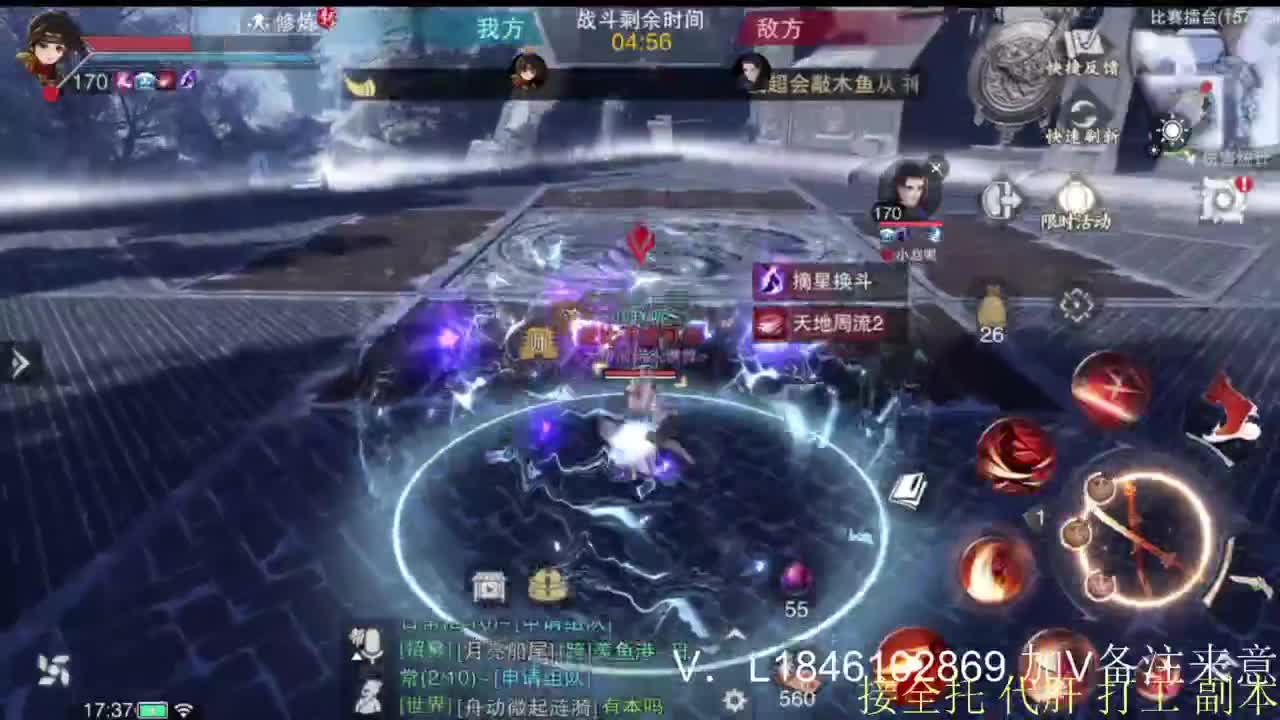Toggle the brightness sun icon
Screen dimensions: 1280x720
[1172, 131]
